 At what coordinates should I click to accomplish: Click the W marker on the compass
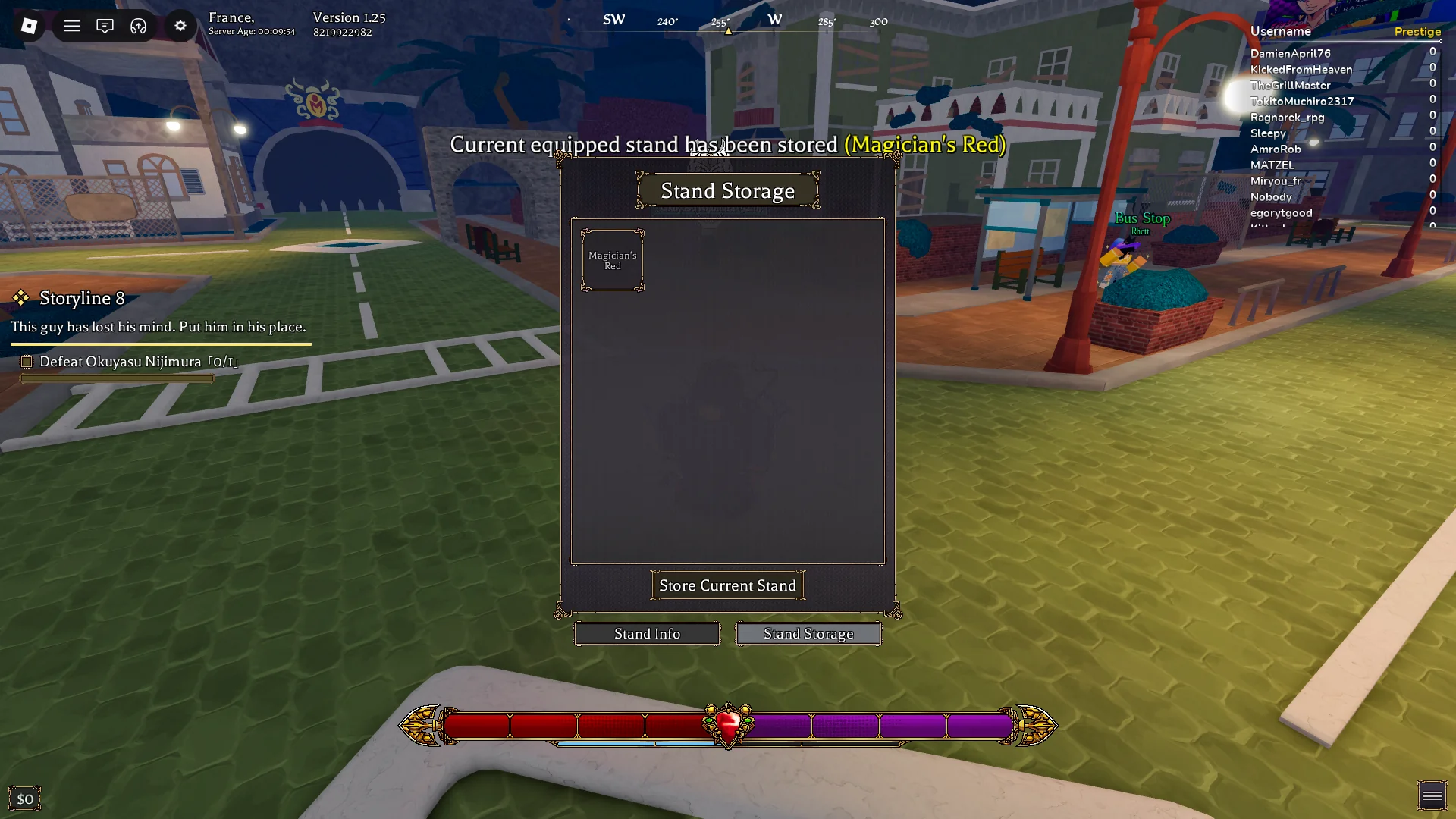click(773, 20)
